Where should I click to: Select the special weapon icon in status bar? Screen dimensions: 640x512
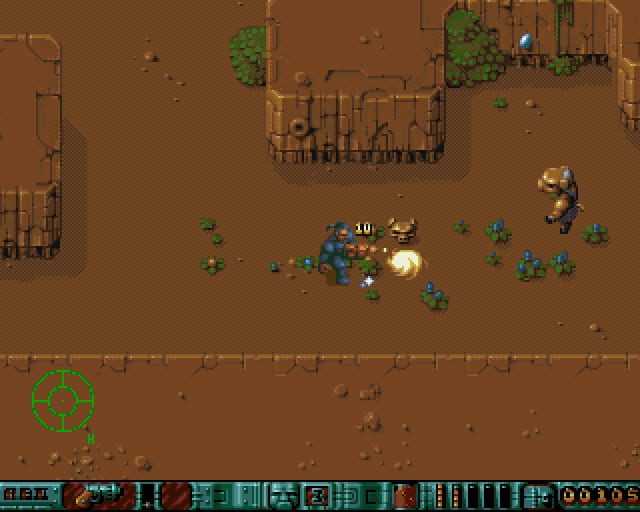click(x=97, y=495)
